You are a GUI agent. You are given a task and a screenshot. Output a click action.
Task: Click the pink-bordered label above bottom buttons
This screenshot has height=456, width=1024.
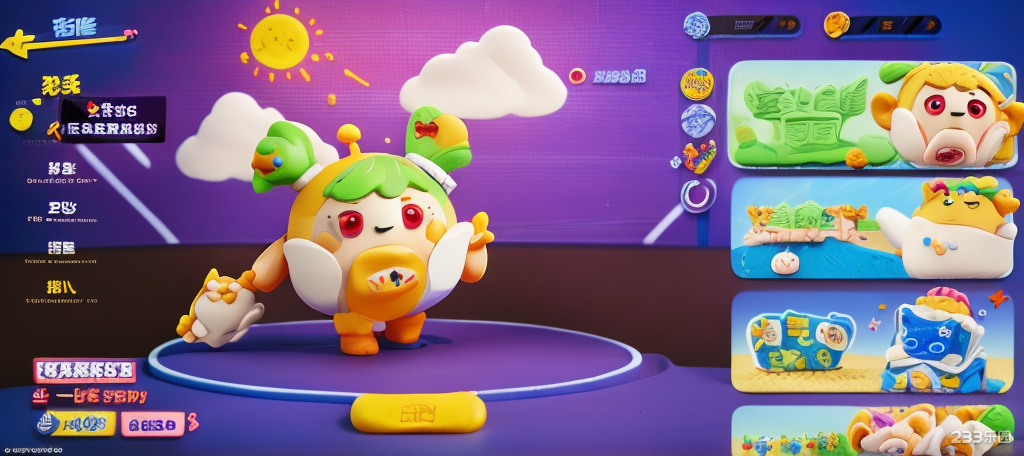(x=84, y=371)
